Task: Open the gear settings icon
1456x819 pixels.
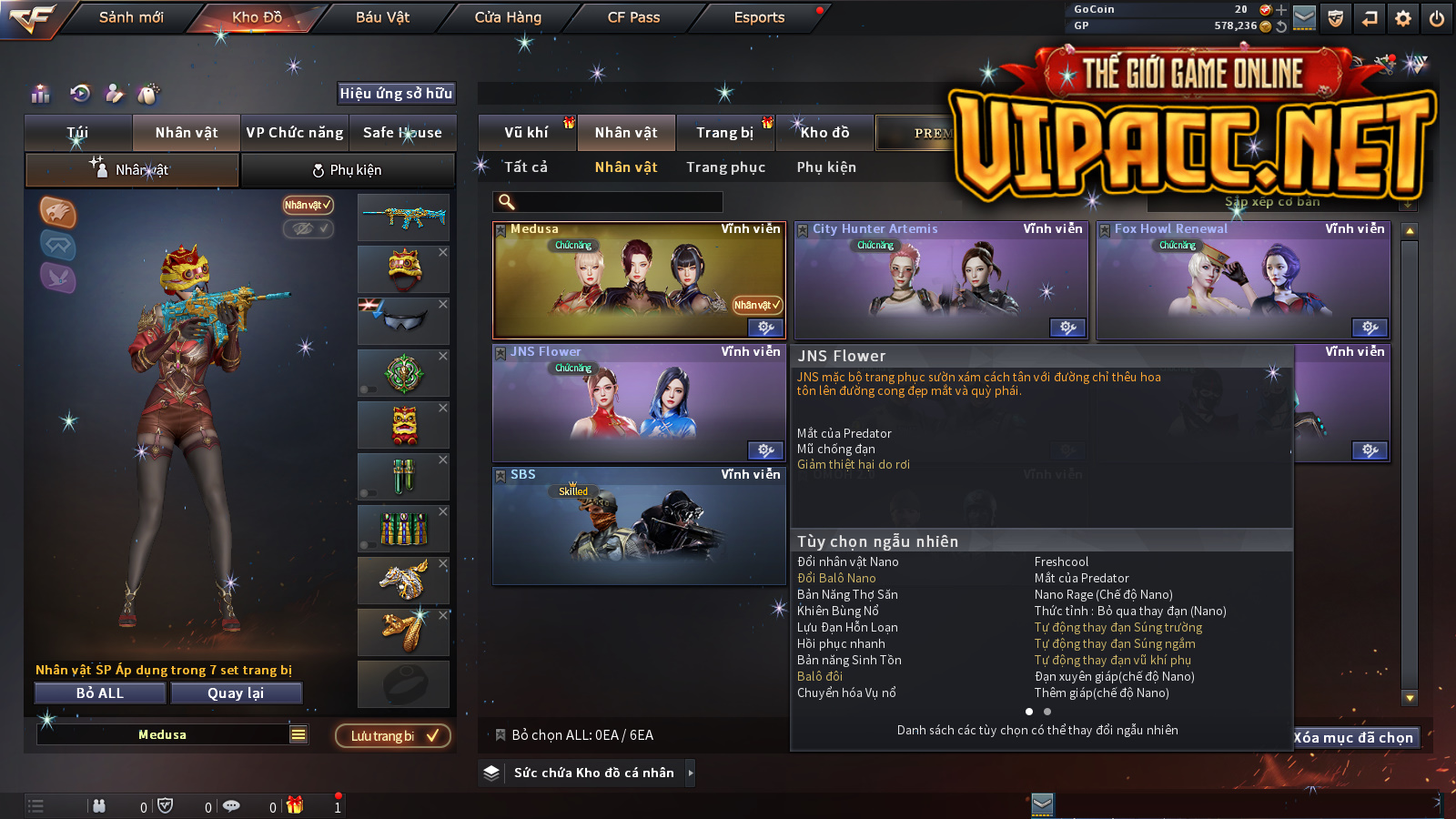Action: pyautogui.click(x=1402, y=18)
